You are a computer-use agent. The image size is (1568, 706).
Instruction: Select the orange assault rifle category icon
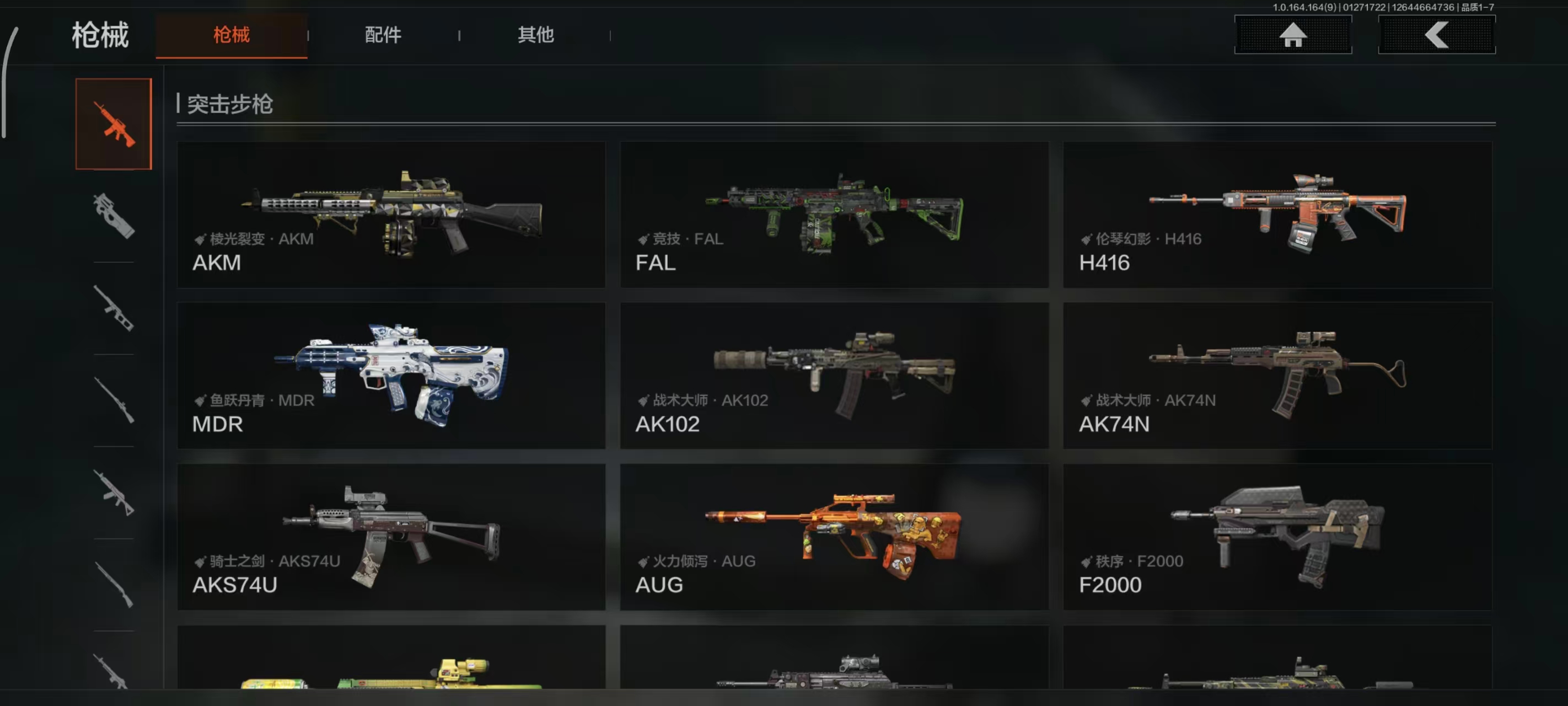click(114, 124)
